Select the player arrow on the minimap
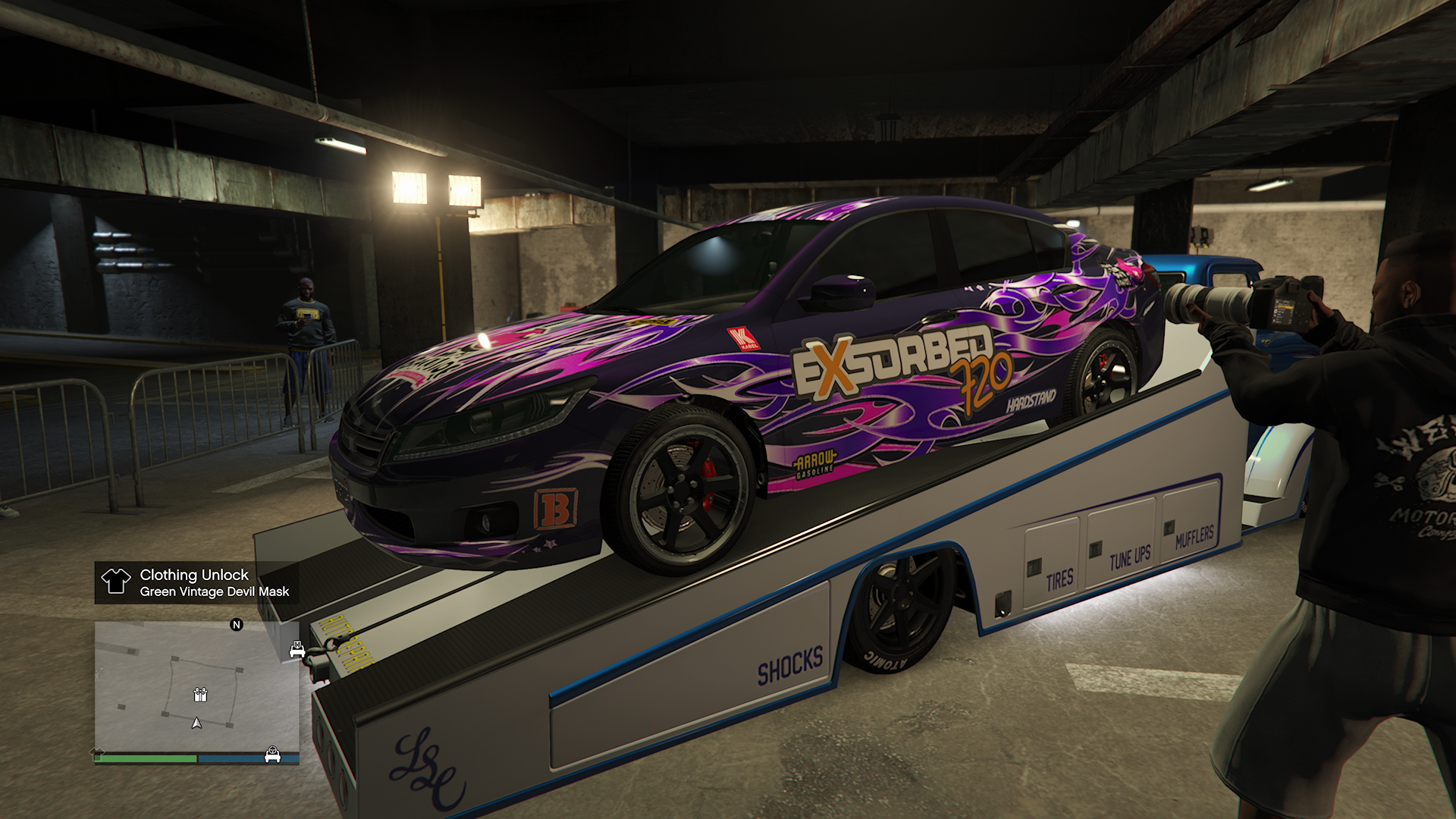This screenshot has width=1456, height=819. (x=197, y=723)
